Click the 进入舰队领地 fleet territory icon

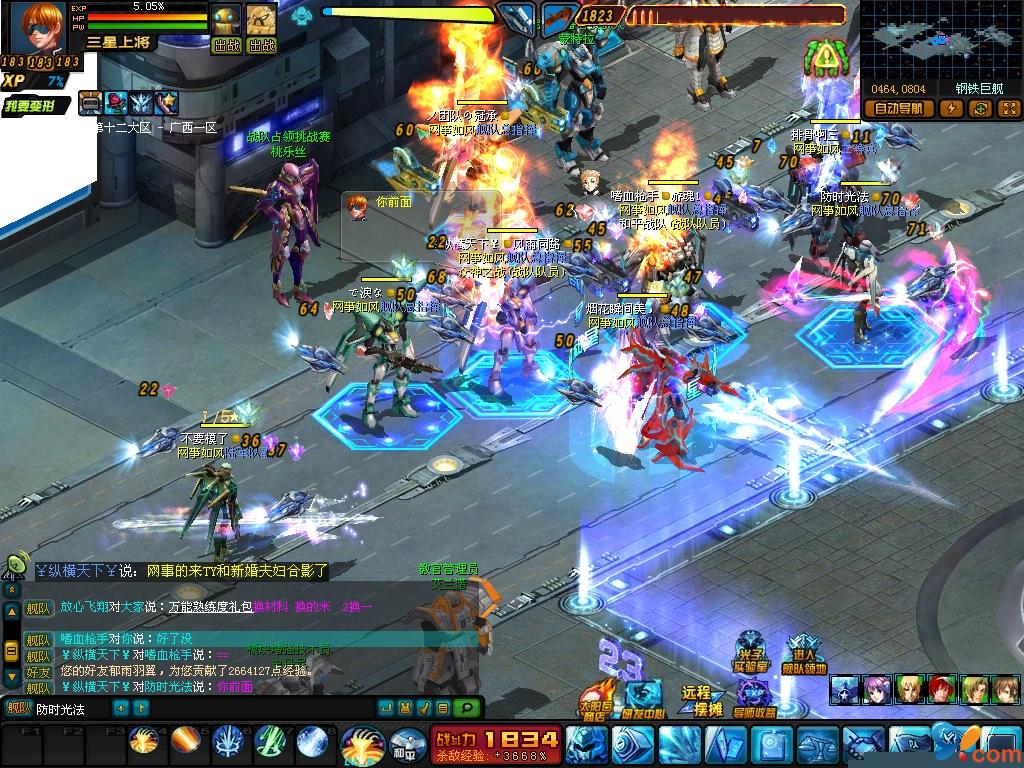804,652
